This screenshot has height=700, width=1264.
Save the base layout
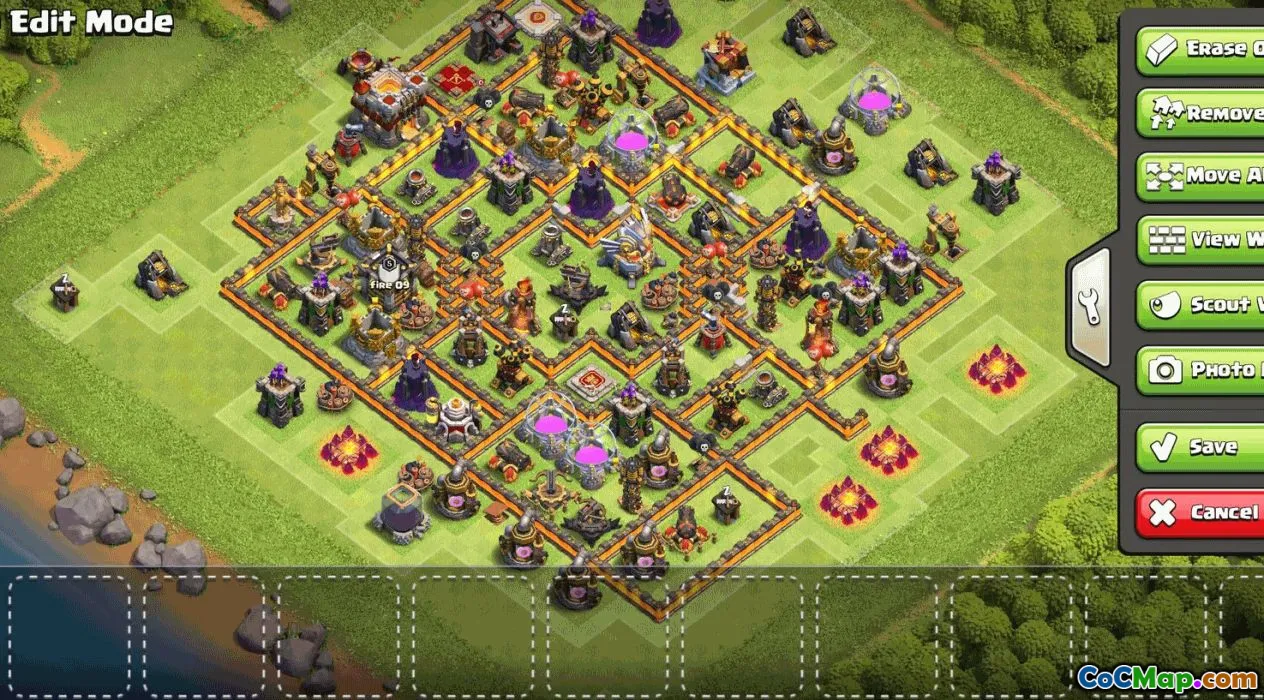point(1202,447)
